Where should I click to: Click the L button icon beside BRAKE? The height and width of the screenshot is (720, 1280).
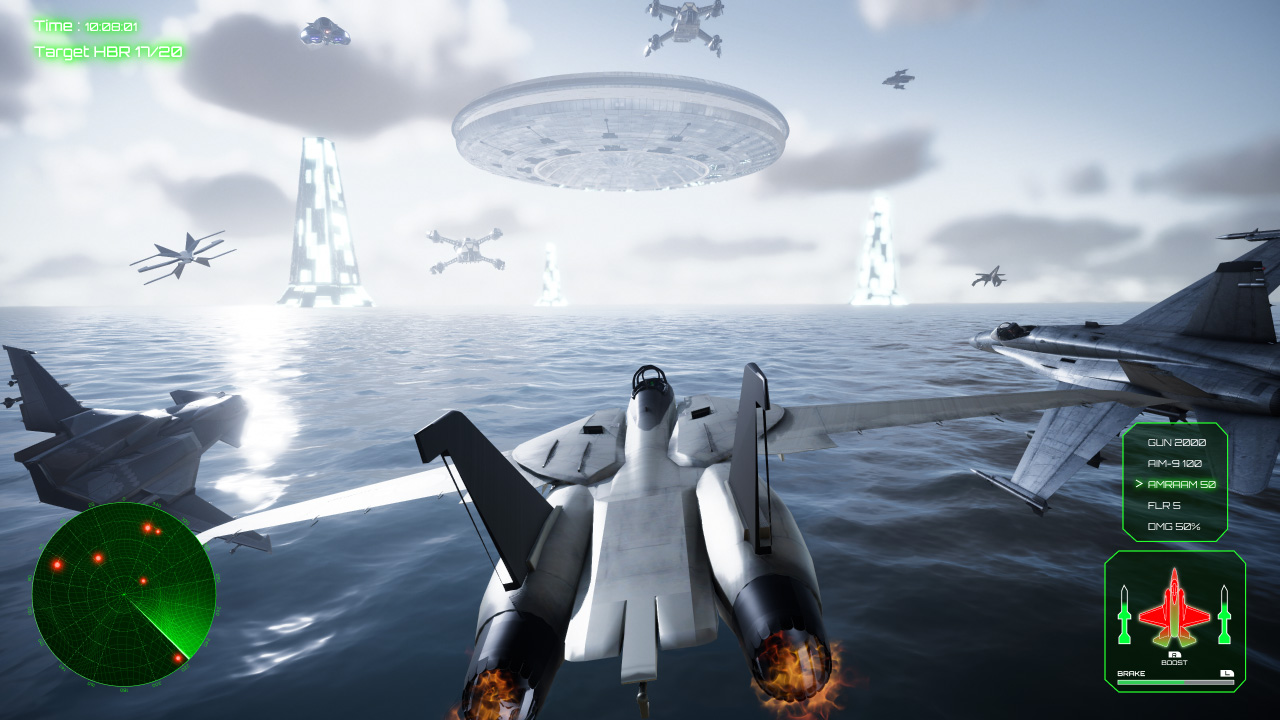pyautogui.click(x=1227, y=673)
